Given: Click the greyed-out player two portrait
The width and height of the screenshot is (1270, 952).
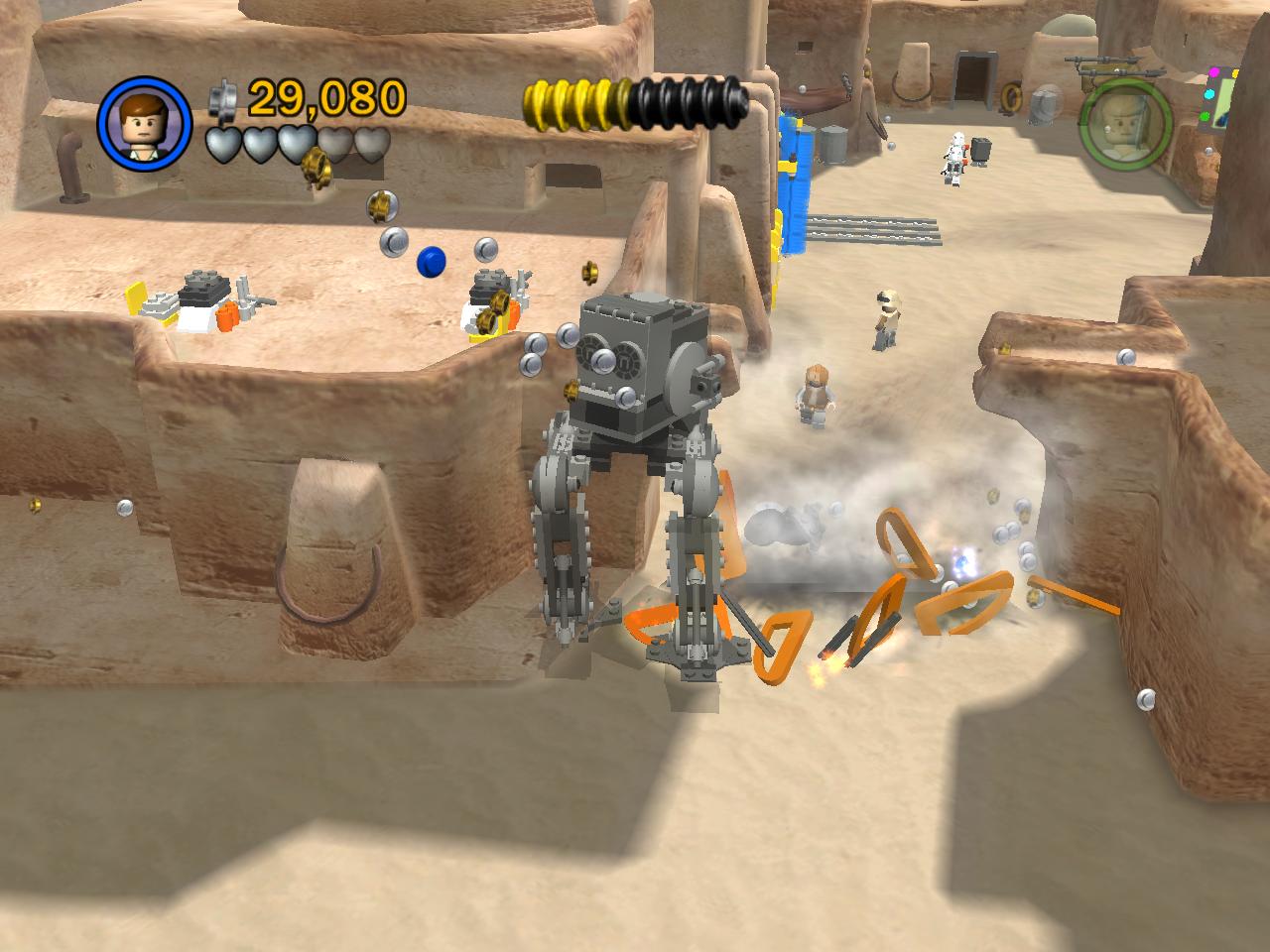Looking at the screenshot, I should coord(1125,123).
